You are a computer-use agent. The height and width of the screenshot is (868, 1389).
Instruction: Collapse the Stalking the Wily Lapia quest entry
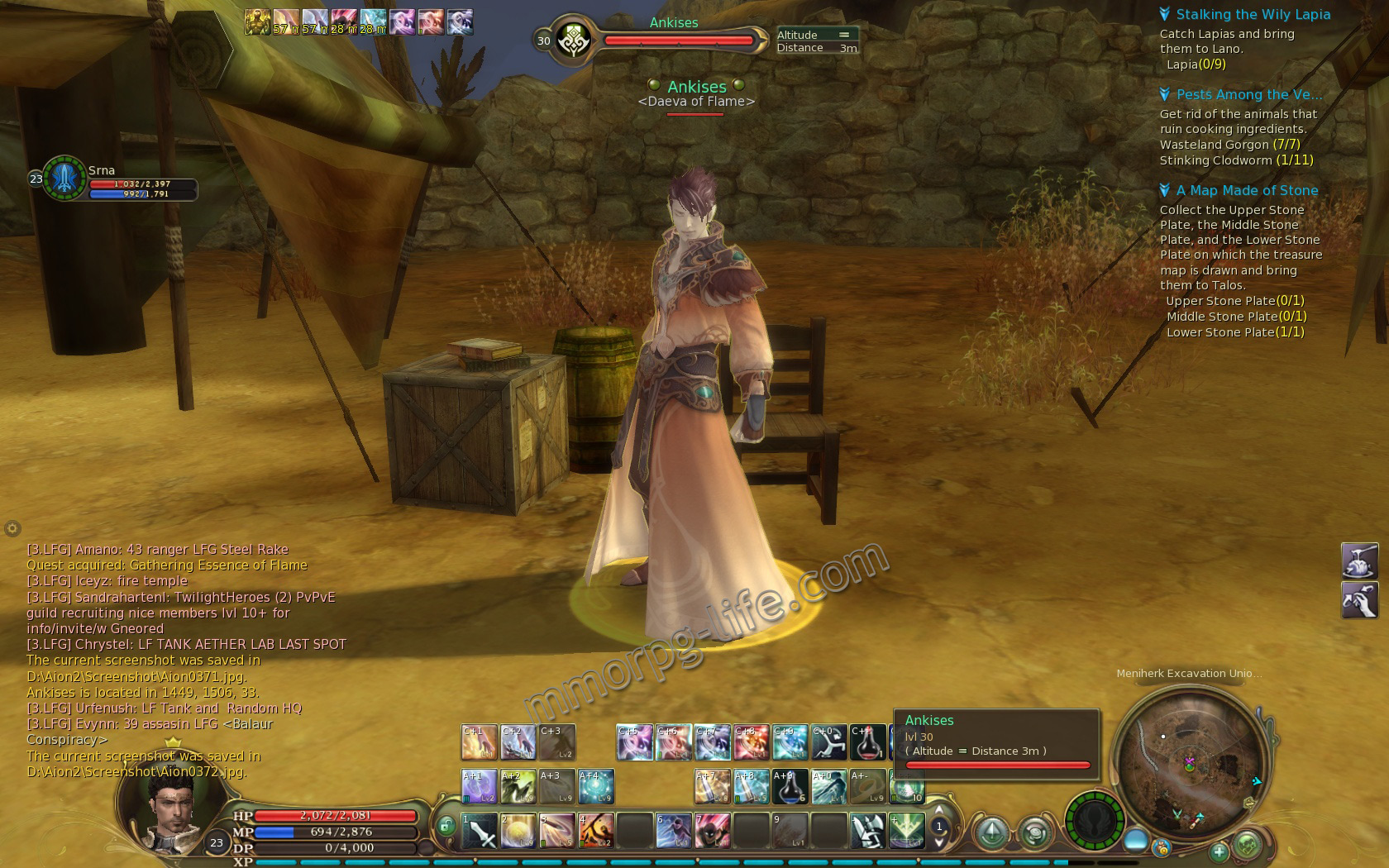coord(1166,14)
